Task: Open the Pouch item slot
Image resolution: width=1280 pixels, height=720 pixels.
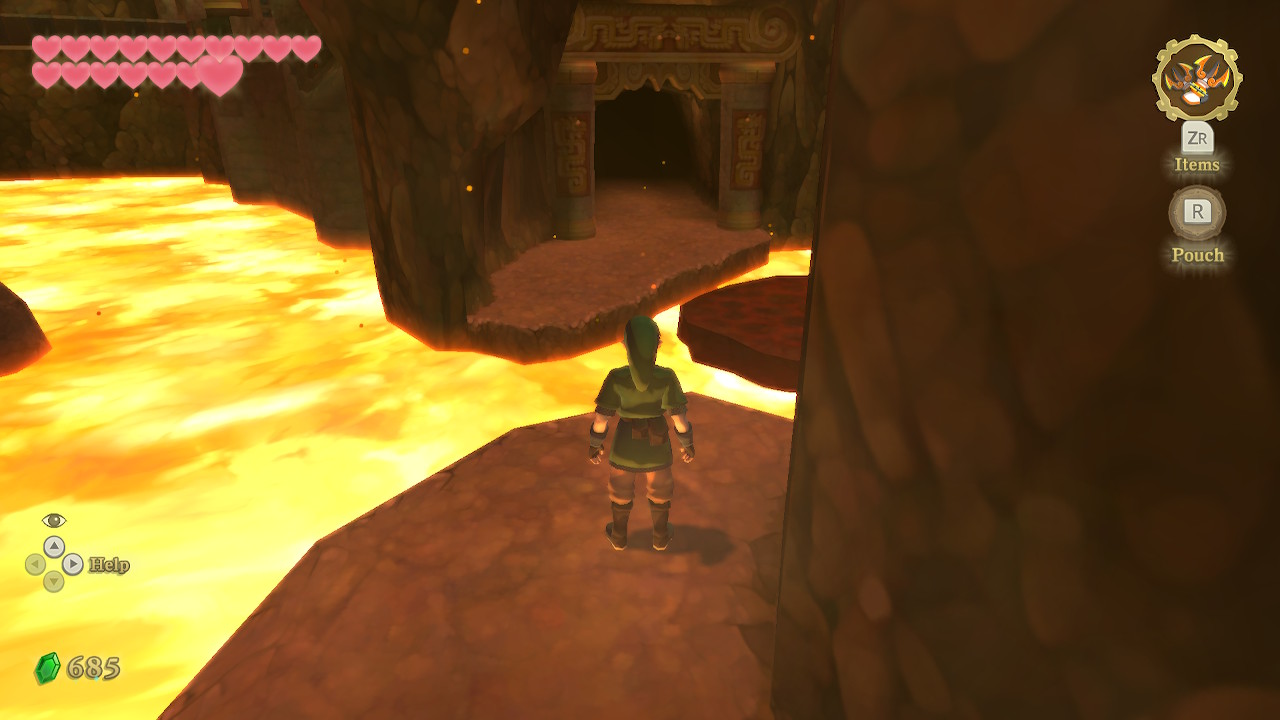Action: [x=1197, y=212]
